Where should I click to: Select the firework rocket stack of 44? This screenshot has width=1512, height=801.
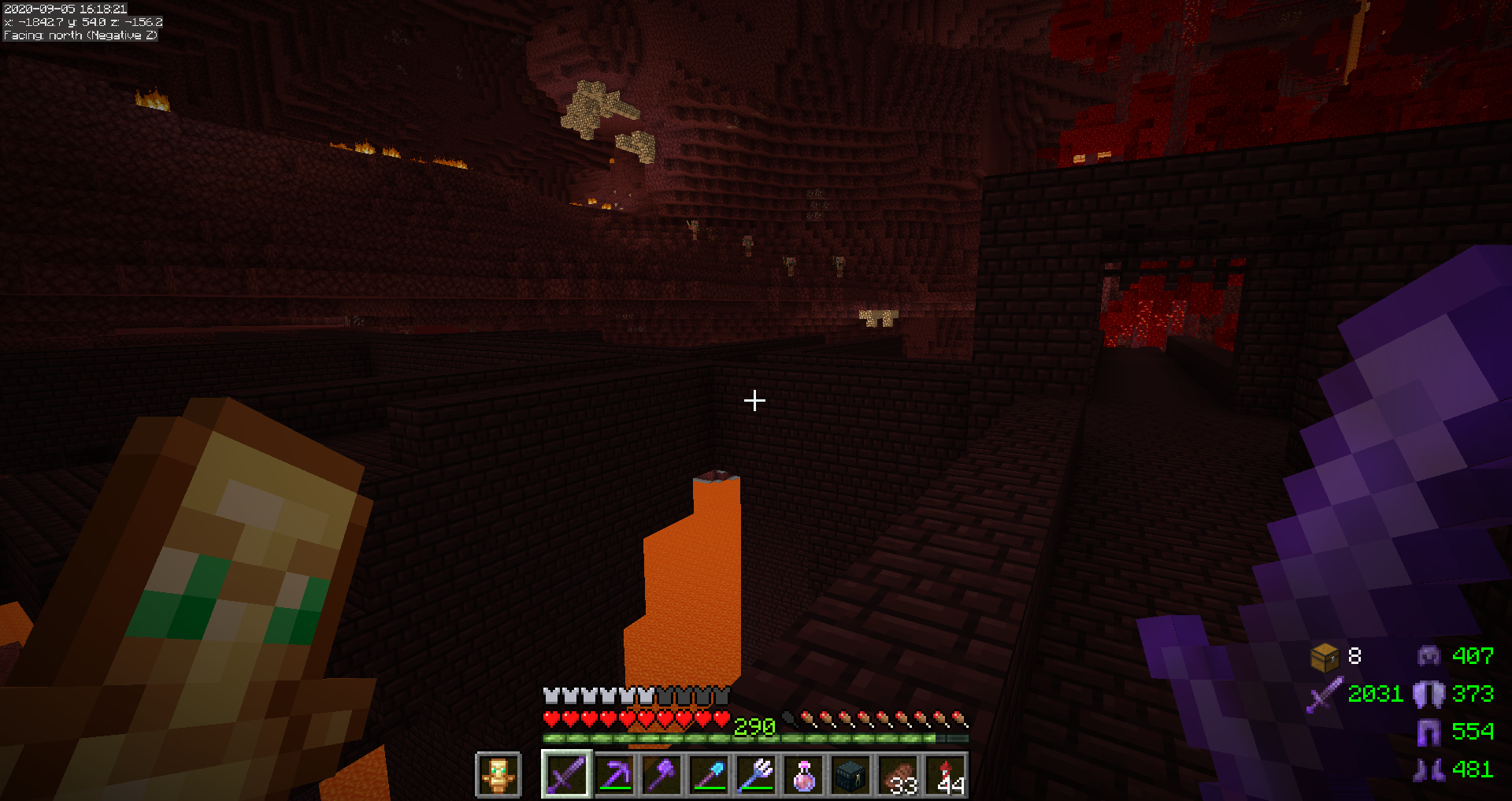pyautogui.click(x=945, y=775)
